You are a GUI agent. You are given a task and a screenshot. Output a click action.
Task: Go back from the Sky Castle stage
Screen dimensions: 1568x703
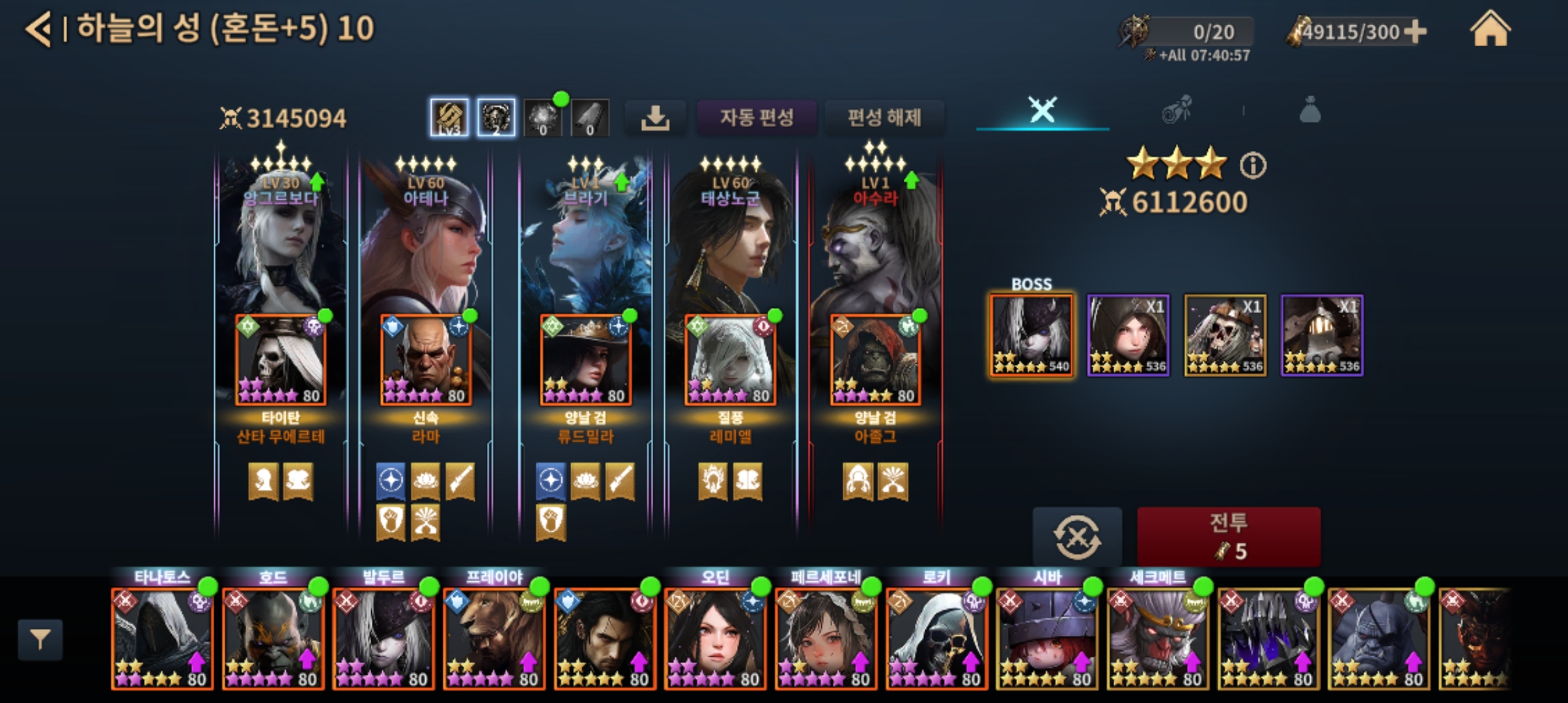coord(39,29)
